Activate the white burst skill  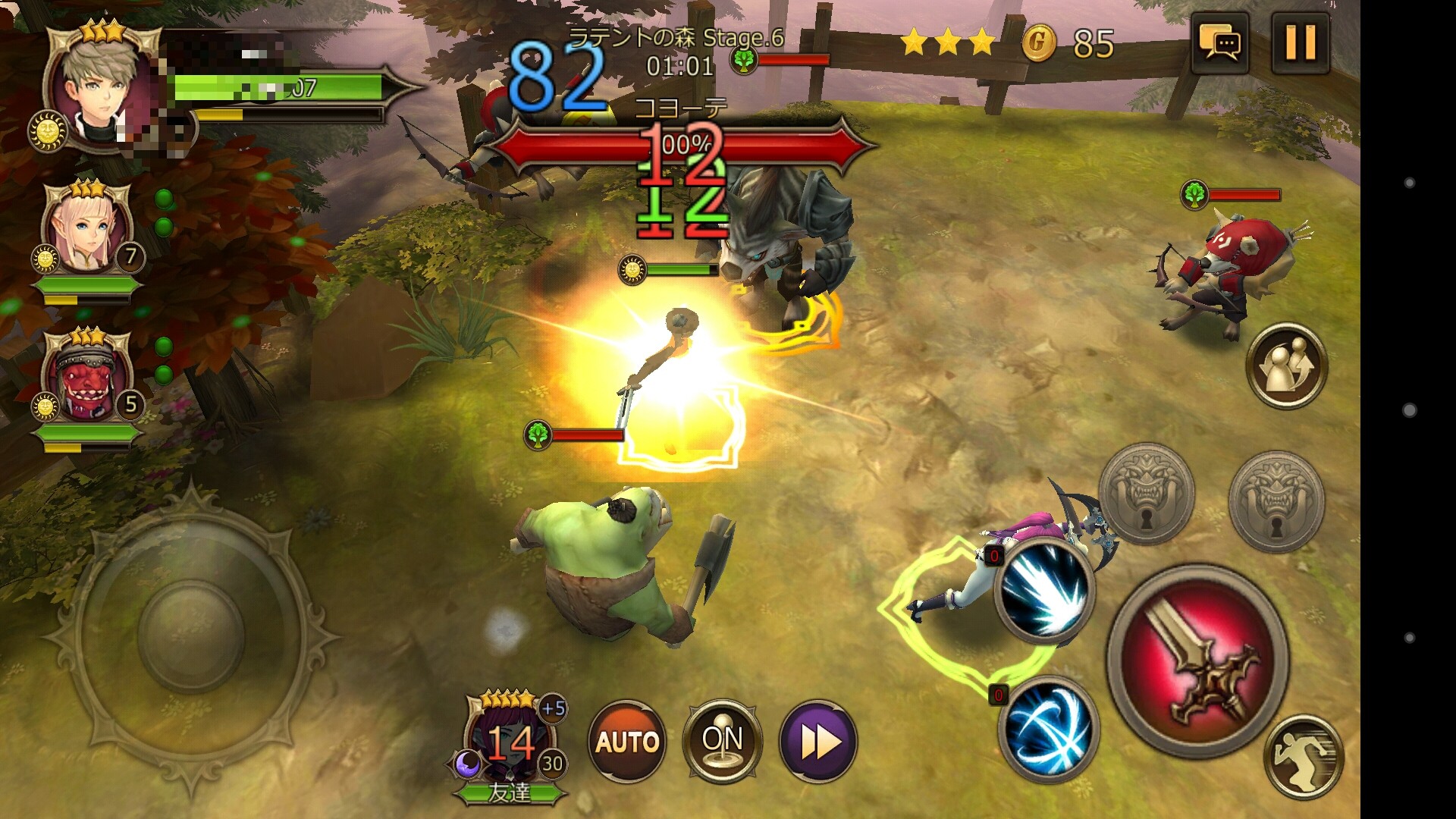coord(1045,589)
